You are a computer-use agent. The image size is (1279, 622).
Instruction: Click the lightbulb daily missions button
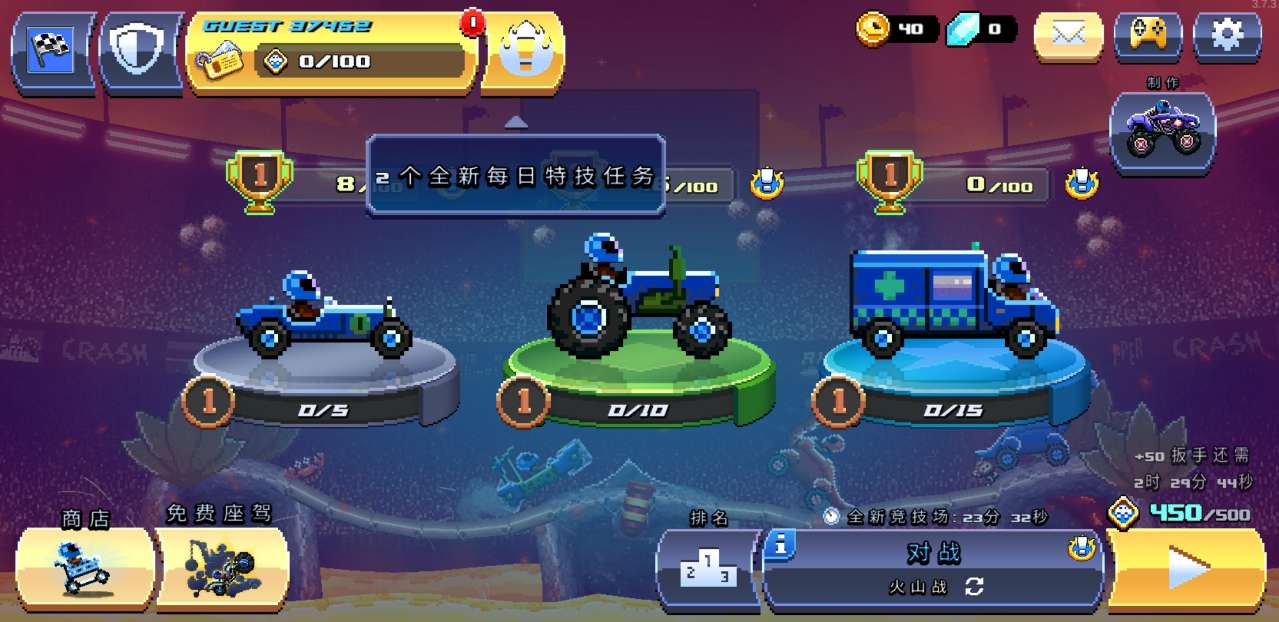pyautogui.click(x=522, y=52)
